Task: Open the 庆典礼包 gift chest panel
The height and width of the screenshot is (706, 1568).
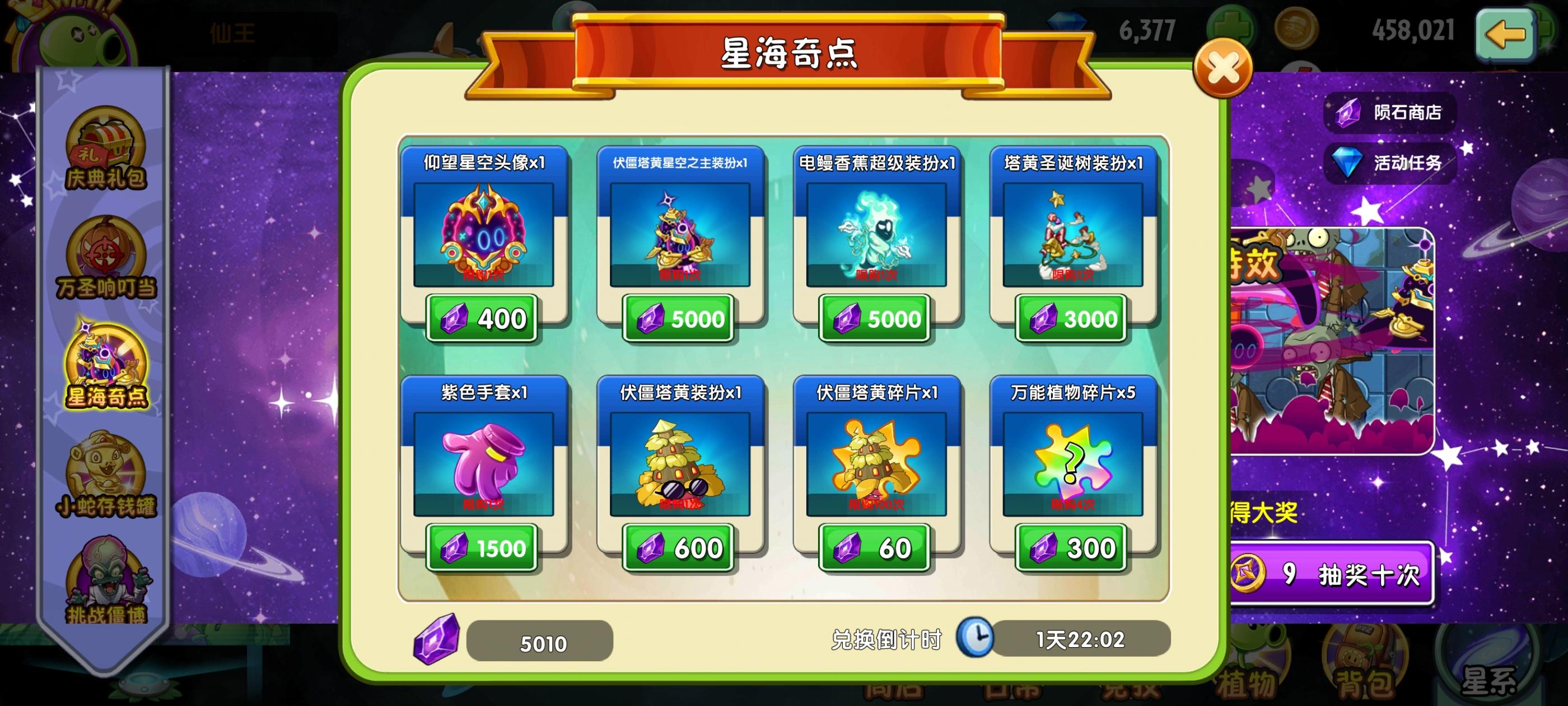Action: [106, 146]
